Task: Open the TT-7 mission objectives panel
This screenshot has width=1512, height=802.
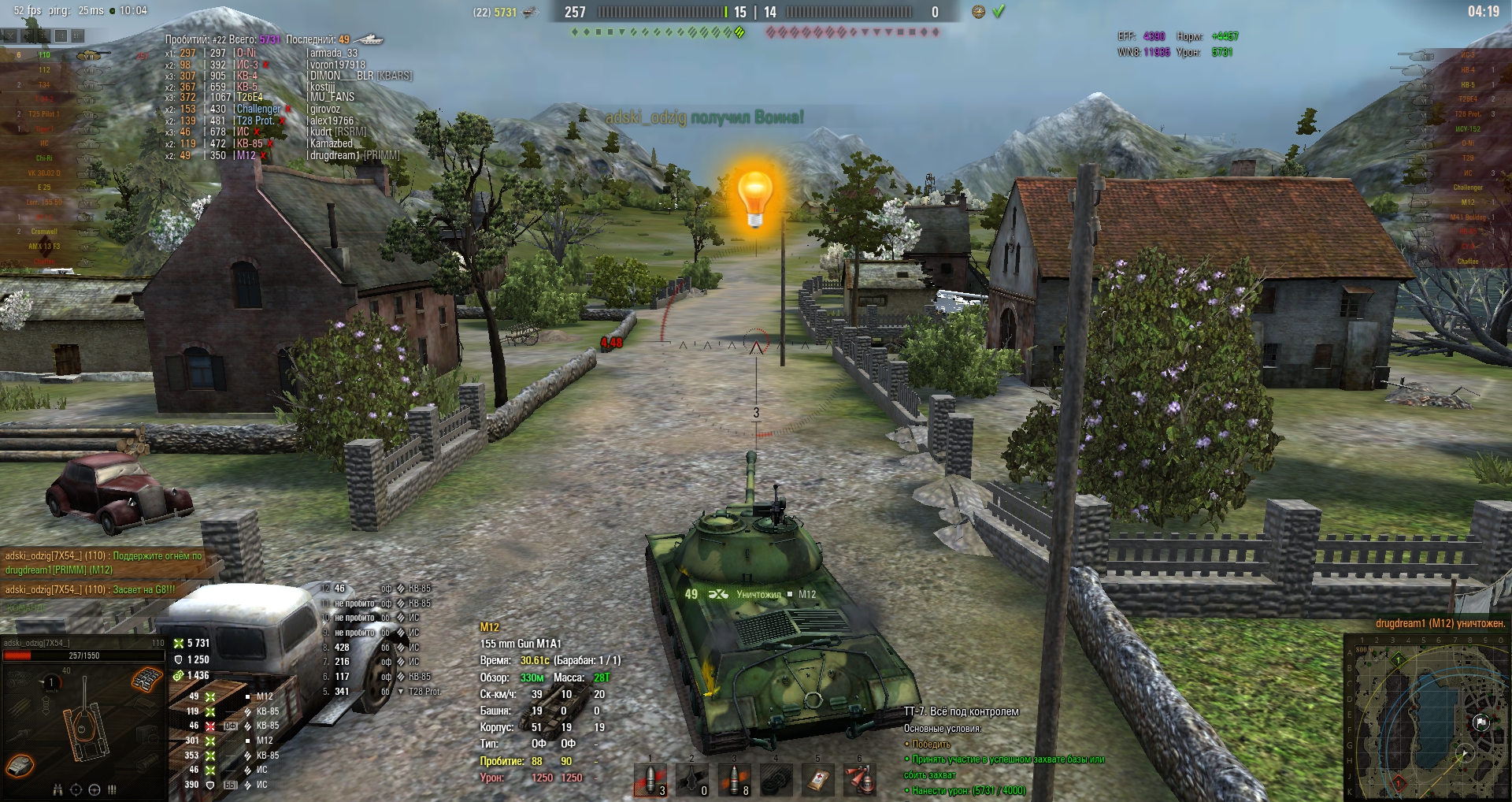Action: (962, 711)
